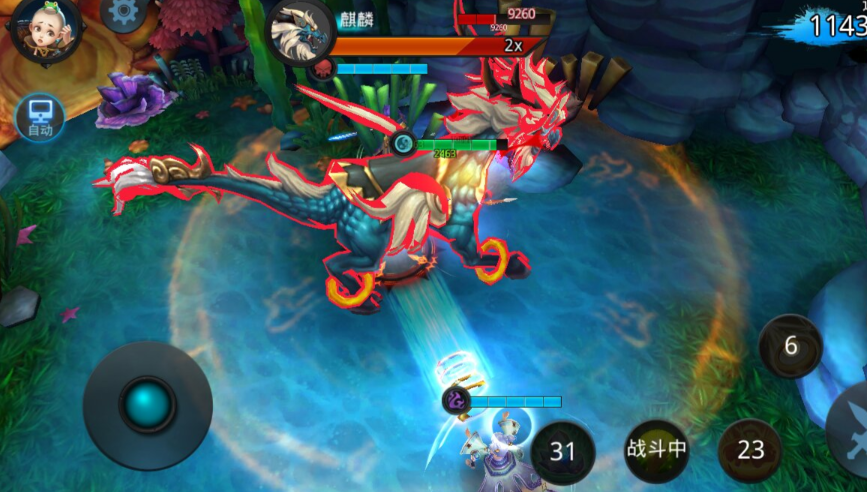Trigger the skill showing 6 cooldown

pyautogui.click(x=790, y=346)
